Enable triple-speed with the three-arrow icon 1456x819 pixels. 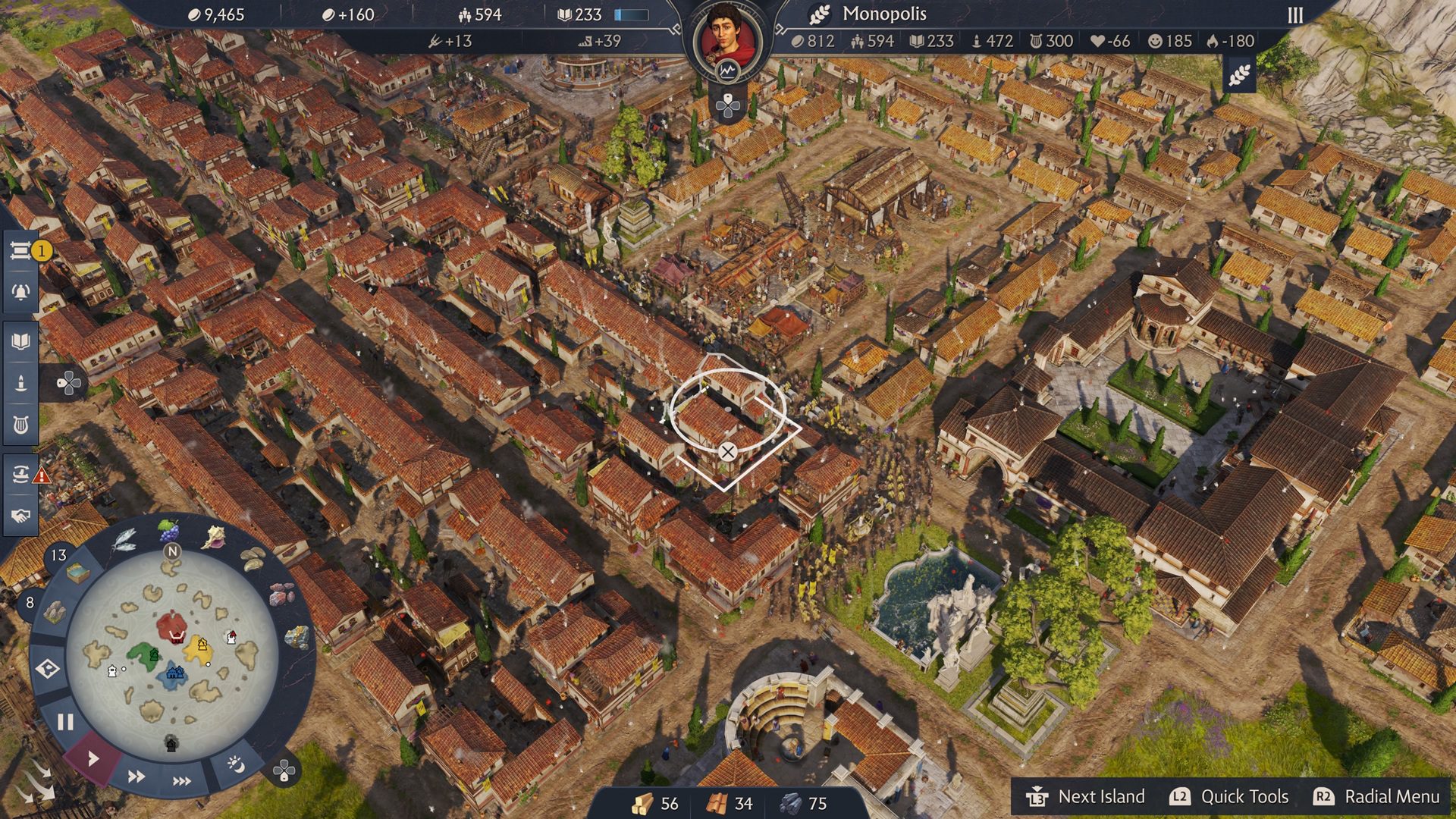point(181,781)
